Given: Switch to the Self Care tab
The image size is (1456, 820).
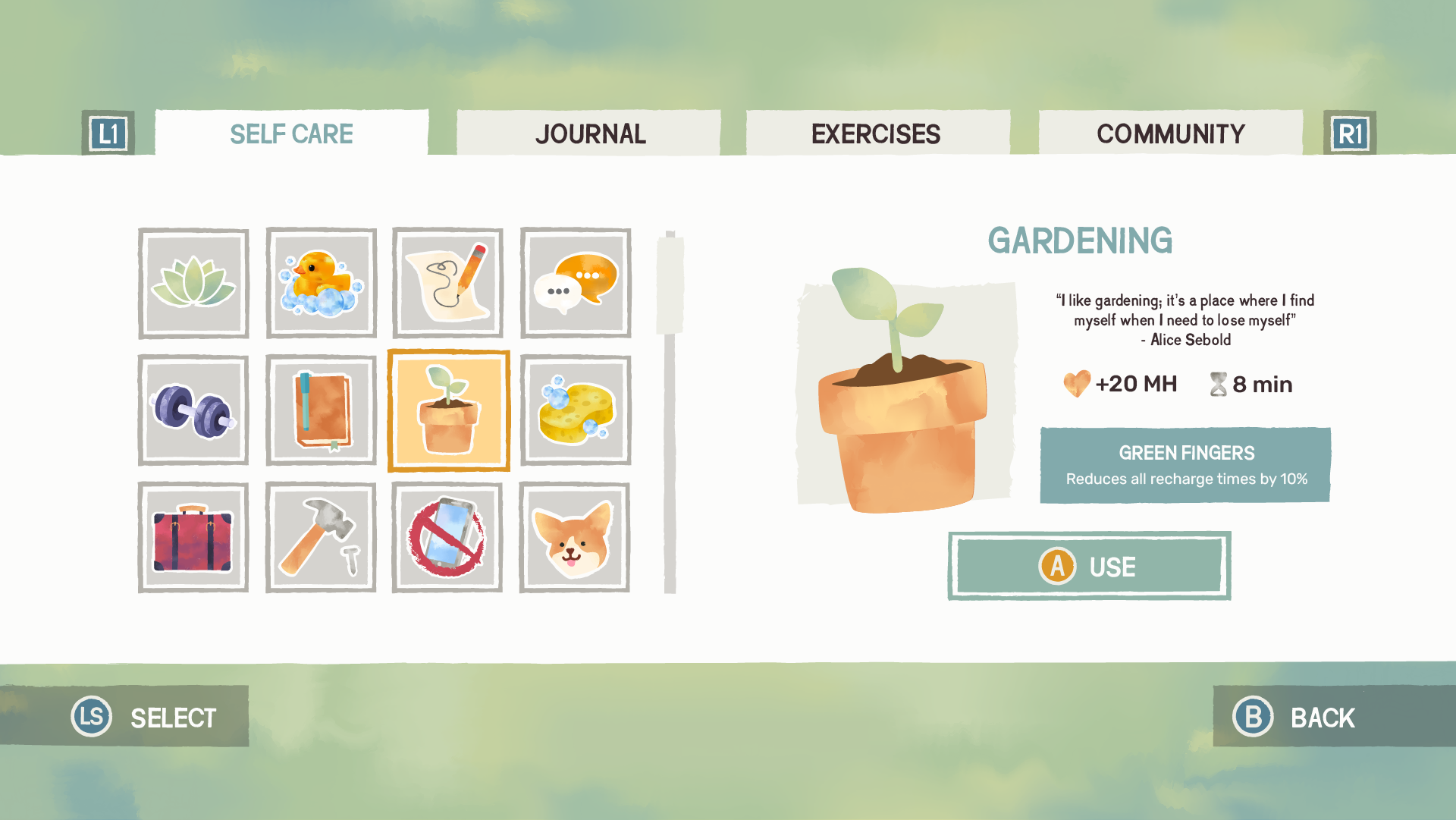Looking at the screenshot, I should click(291, 134).
